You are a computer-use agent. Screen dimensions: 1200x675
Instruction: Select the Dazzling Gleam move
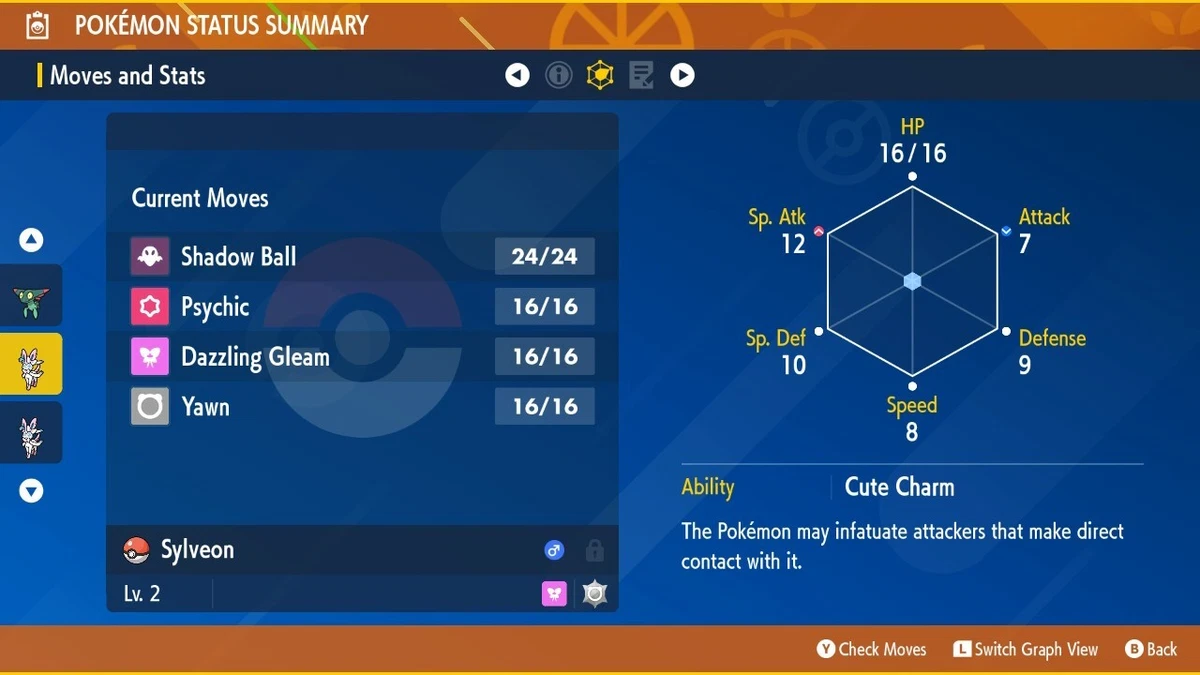pyautogui.click(x=362, y=357)
